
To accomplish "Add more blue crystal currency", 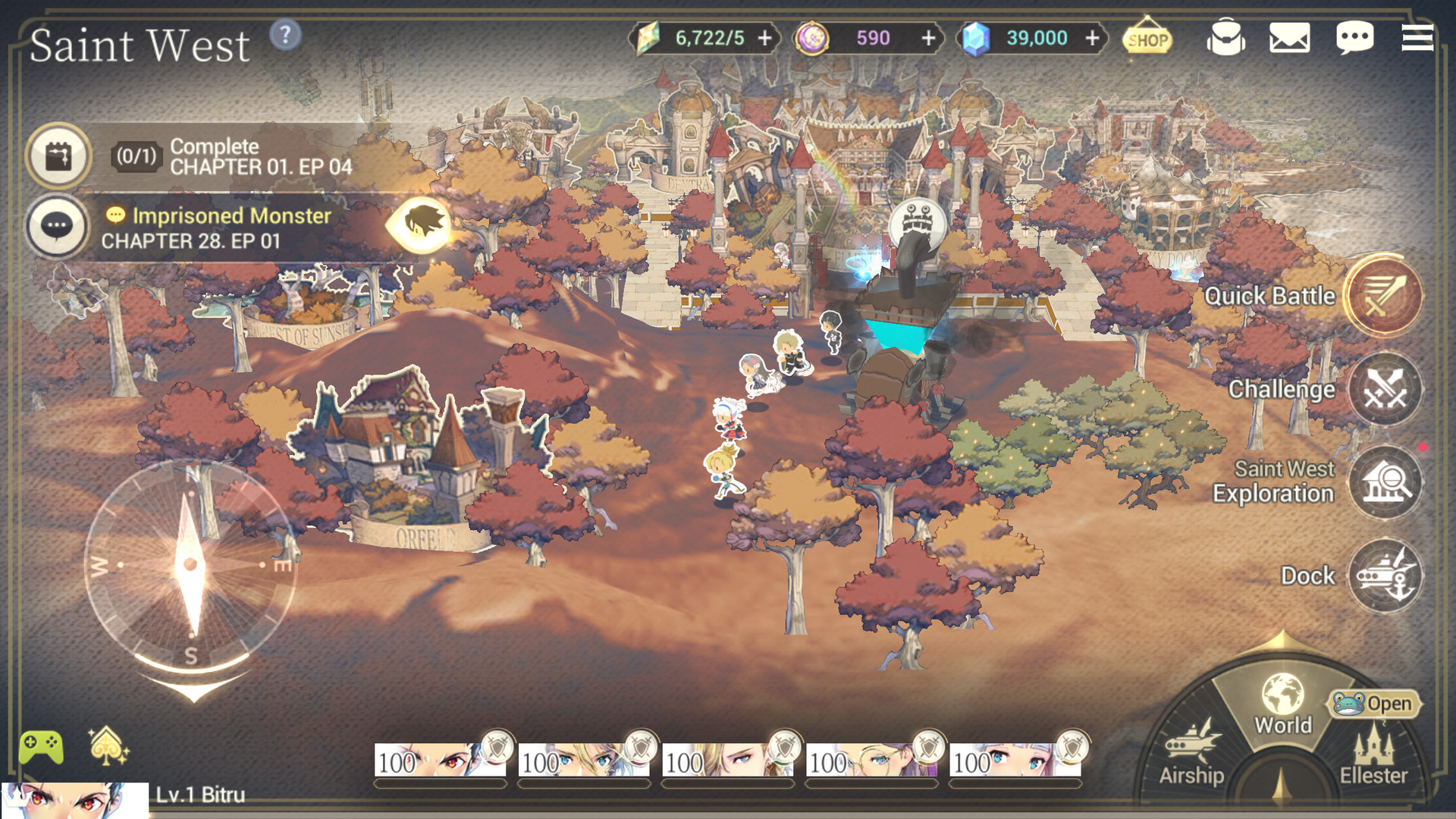I will point(1092,38).
